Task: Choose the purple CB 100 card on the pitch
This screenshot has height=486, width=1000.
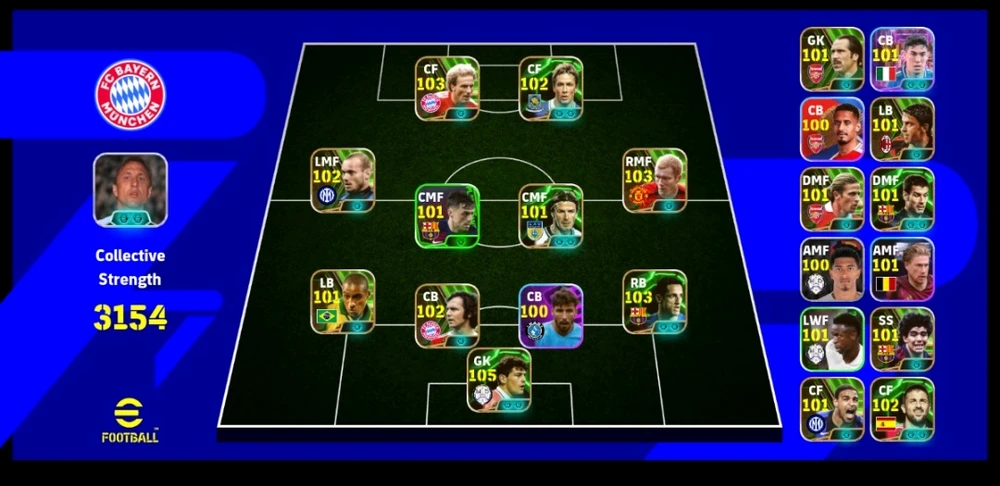Action: tap(551, 316)
